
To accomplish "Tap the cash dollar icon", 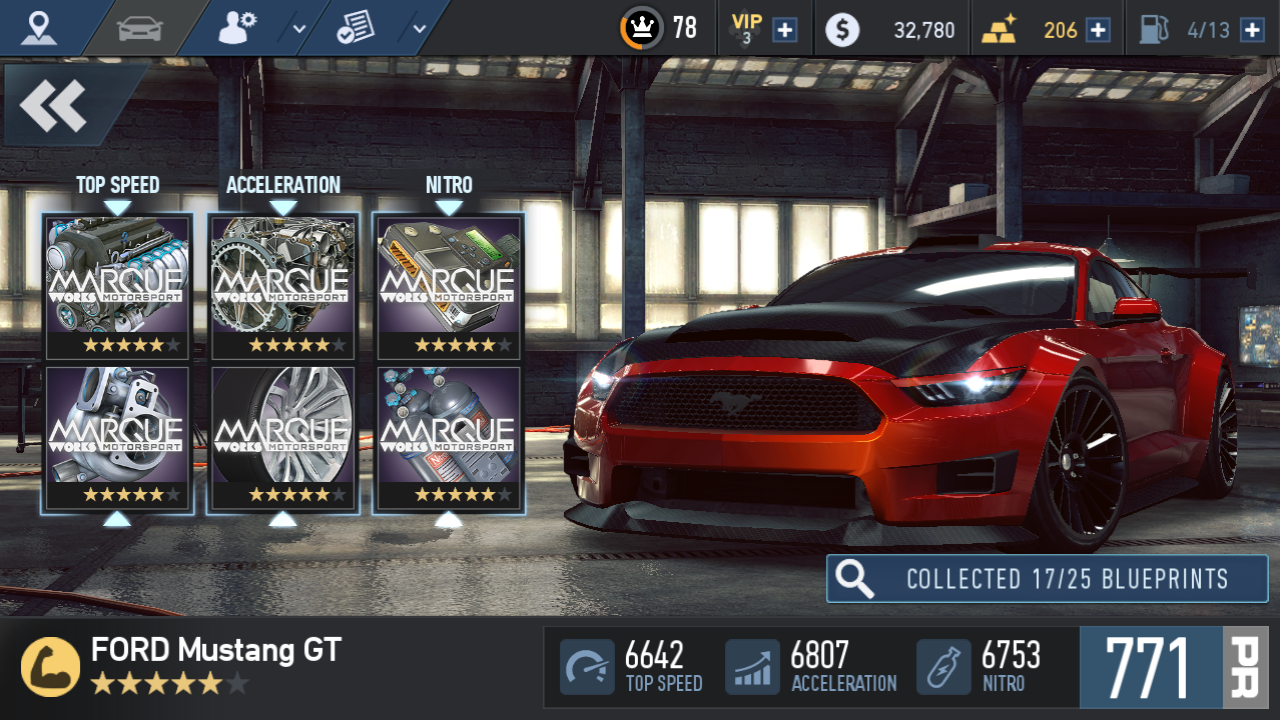I will 842,30.
